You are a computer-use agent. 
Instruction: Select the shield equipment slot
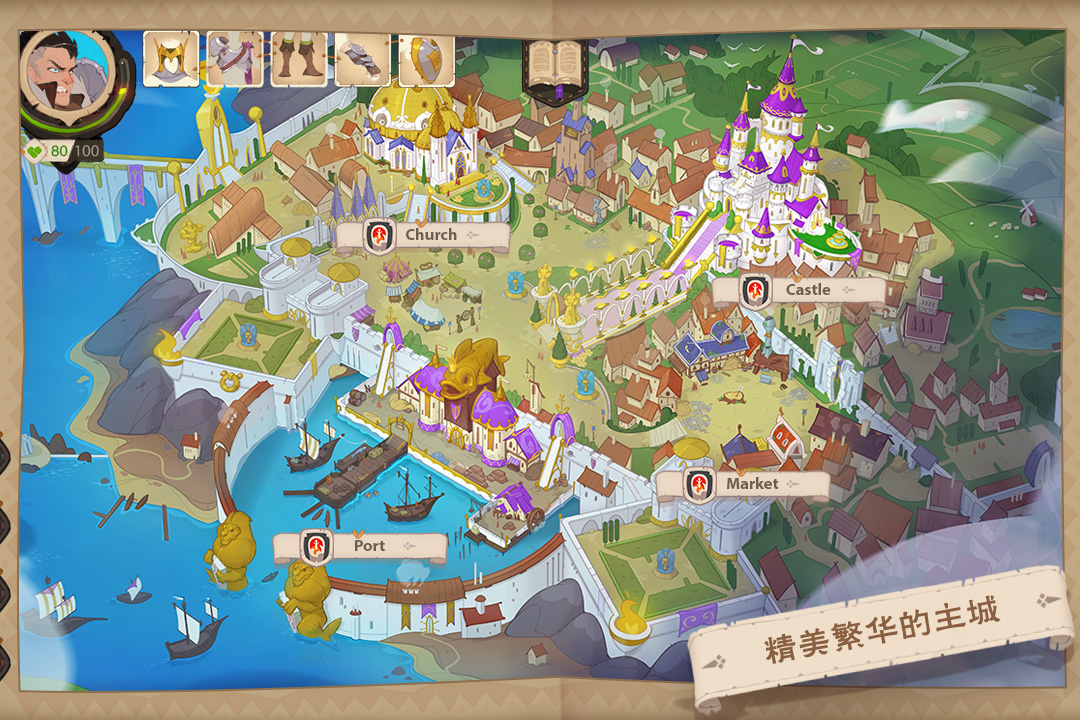click(x=426, y=59)
